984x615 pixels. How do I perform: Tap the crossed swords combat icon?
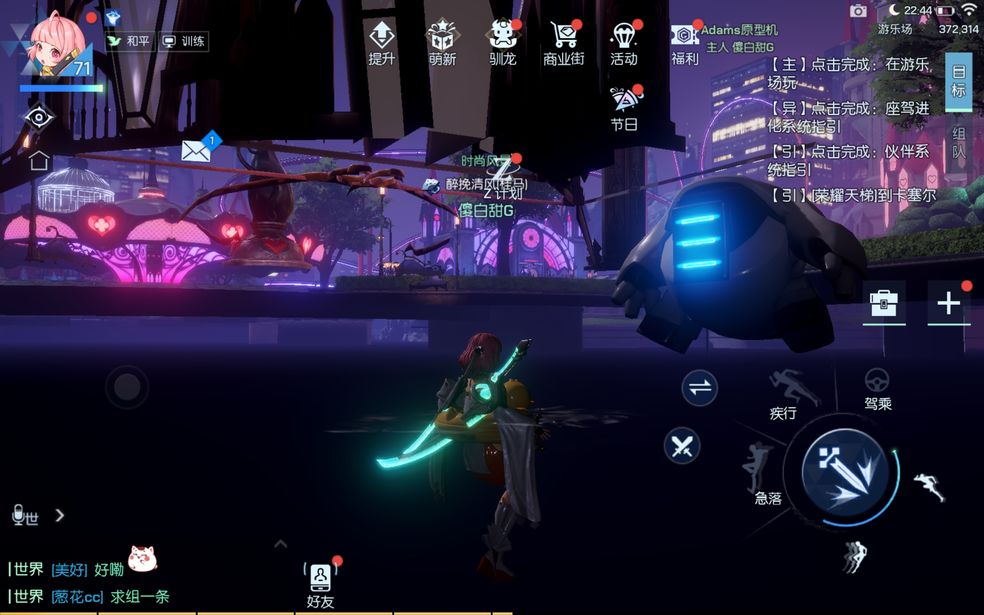point(683,444)
